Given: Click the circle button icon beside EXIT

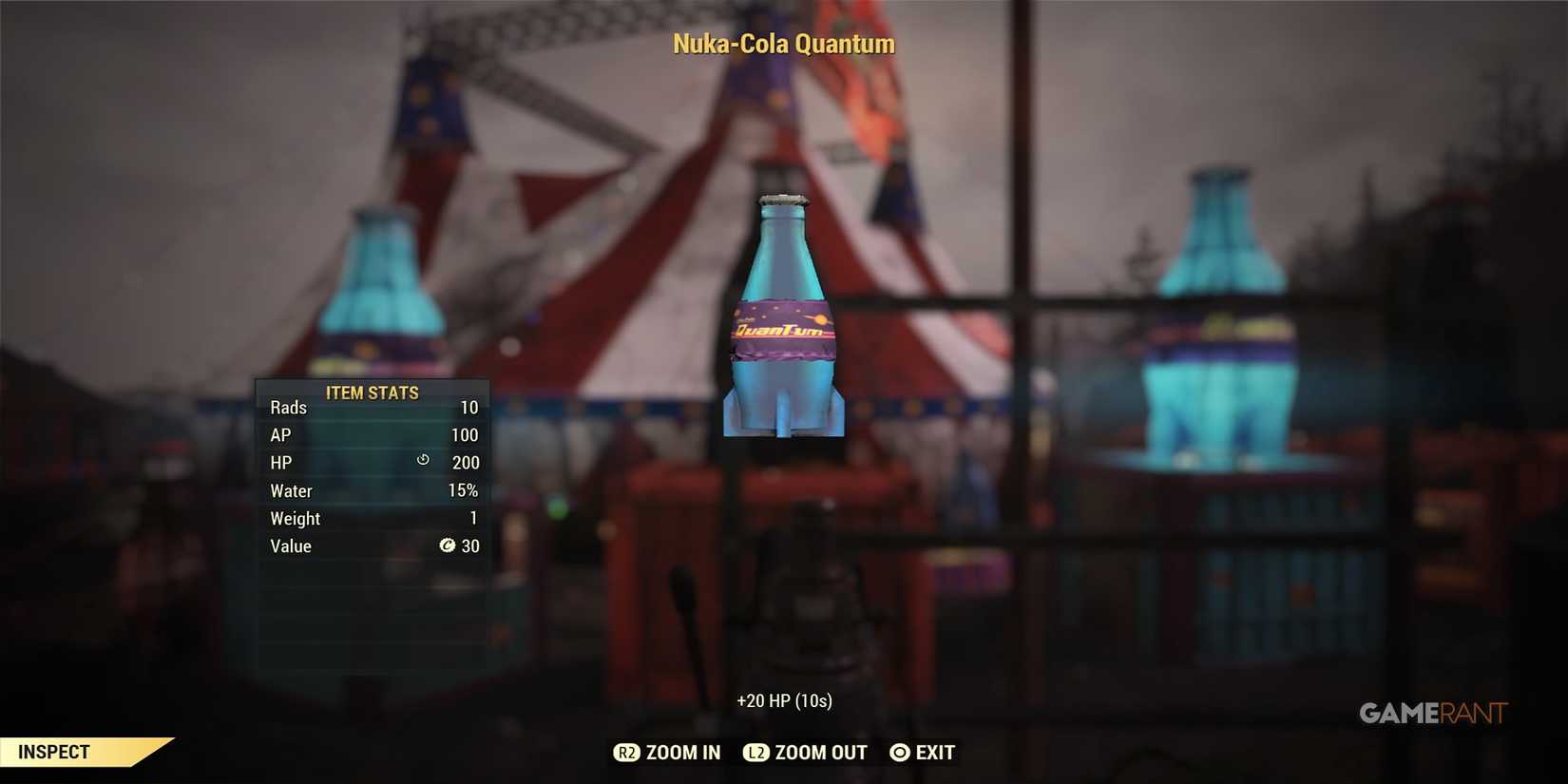Looking at the screenshot, I should (x=899, y=753).
